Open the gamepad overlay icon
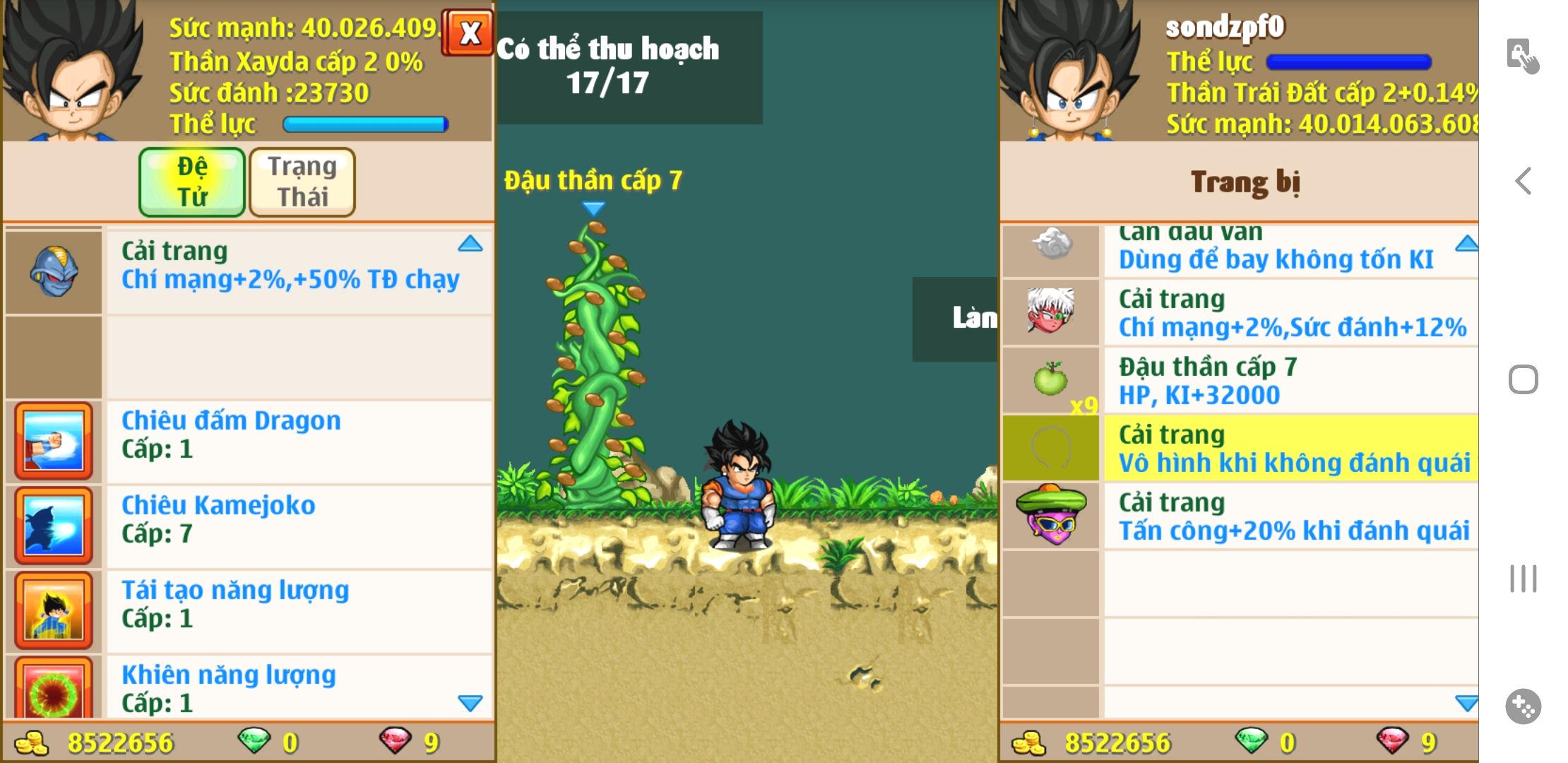Viewport: 1568px width, 763px height. point(1524,706)
